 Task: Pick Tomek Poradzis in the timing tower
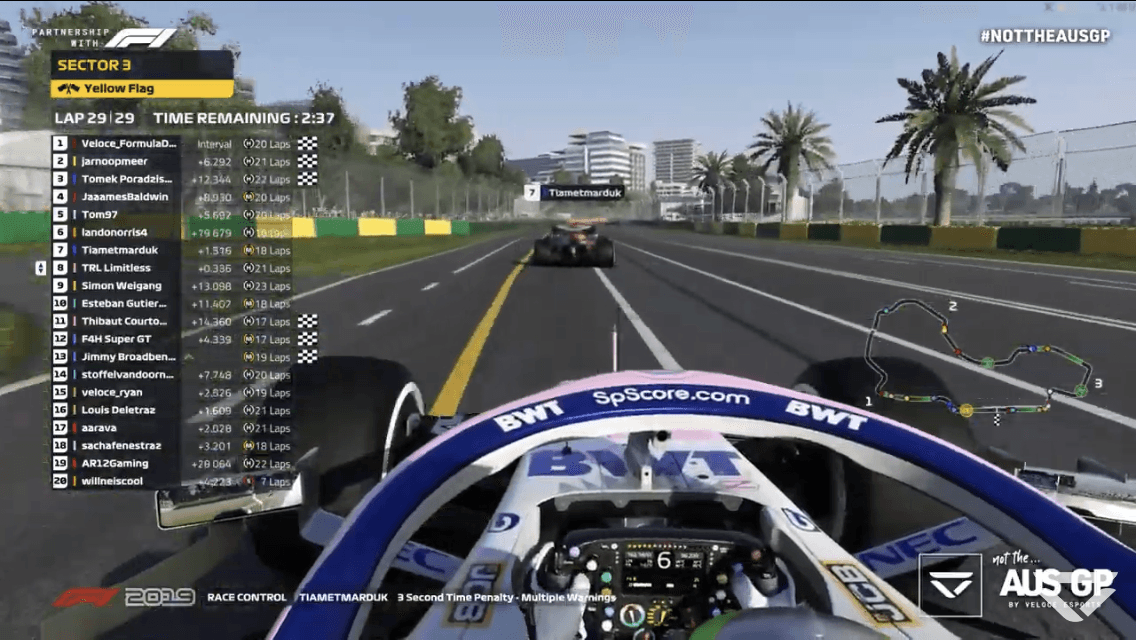(125, 179)
